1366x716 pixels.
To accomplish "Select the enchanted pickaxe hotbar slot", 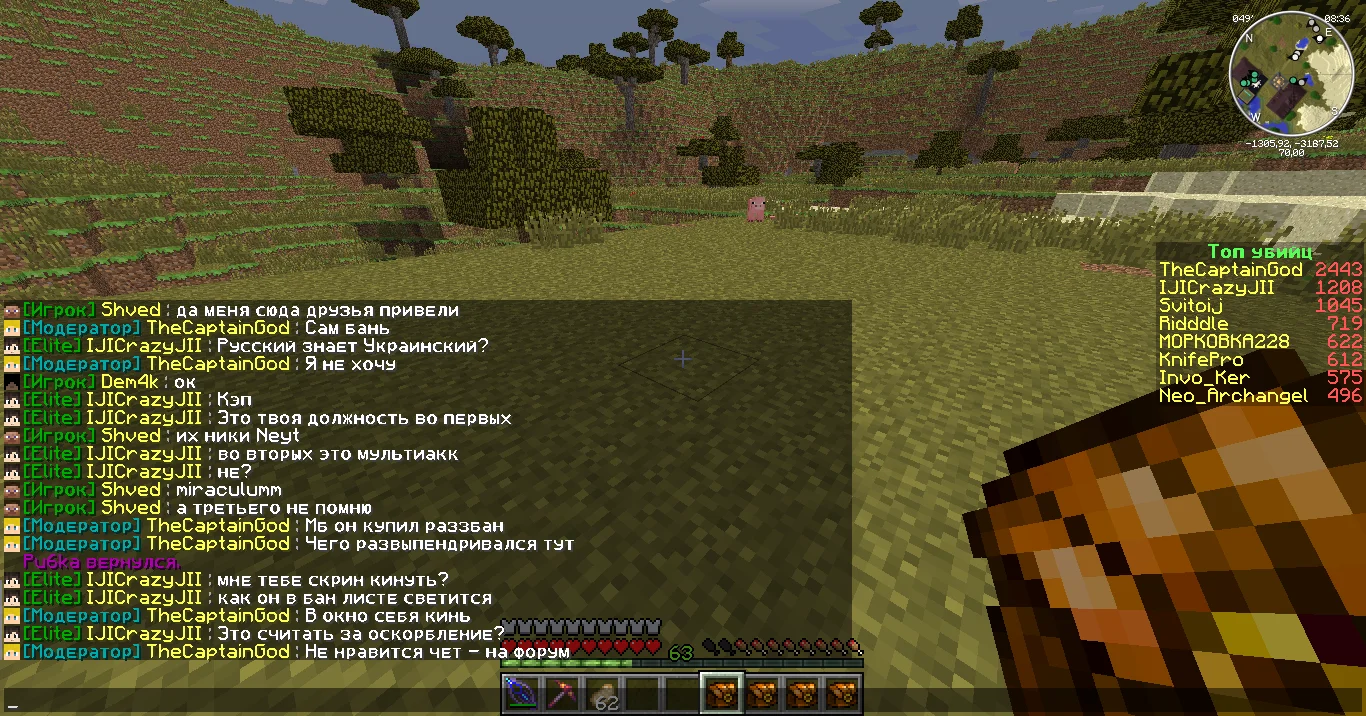I will (x=560, y=693).
